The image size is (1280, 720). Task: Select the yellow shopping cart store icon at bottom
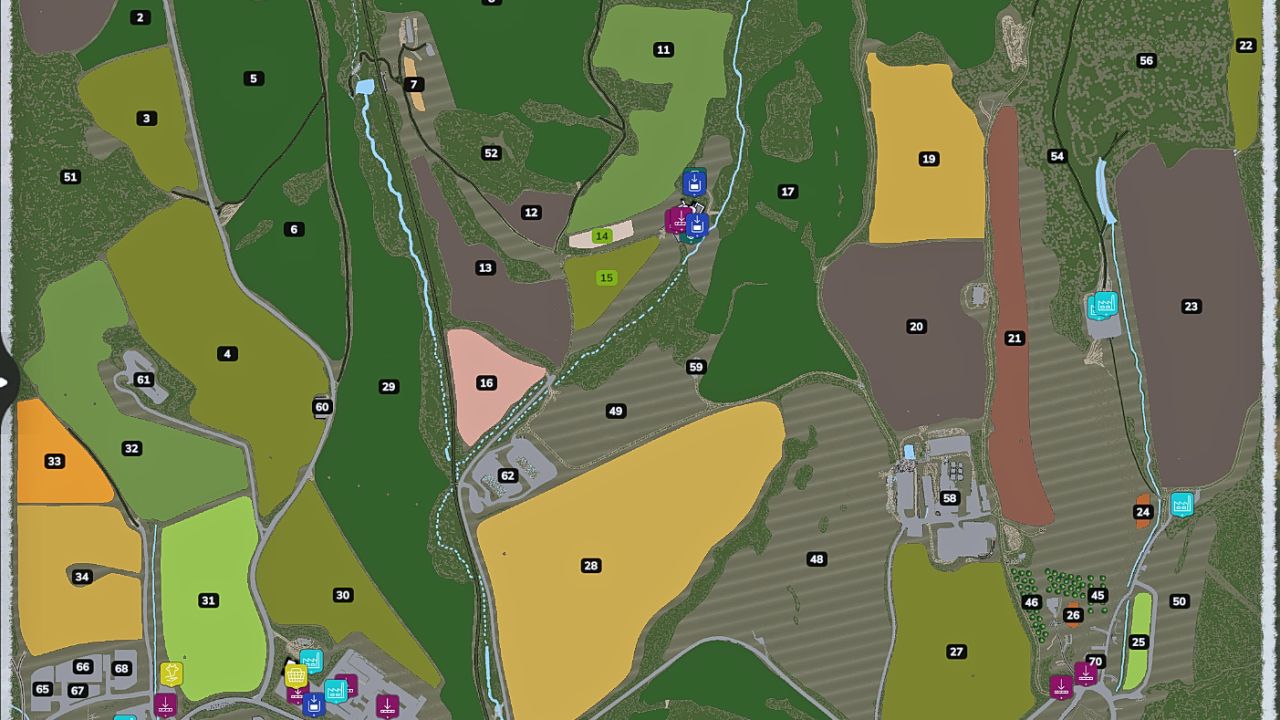coord(297,676)
